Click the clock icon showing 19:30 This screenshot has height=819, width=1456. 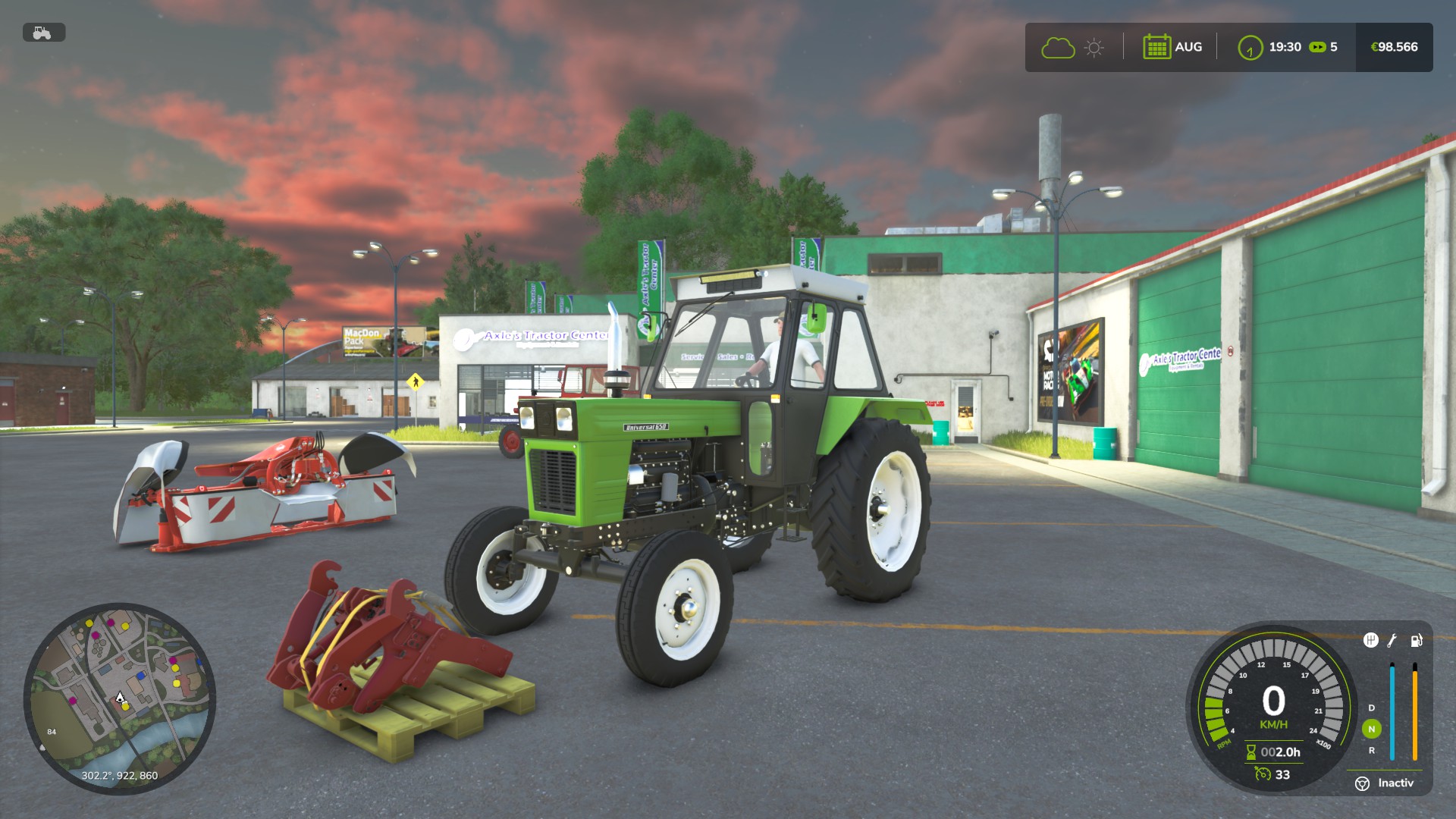click(1250, 47)
